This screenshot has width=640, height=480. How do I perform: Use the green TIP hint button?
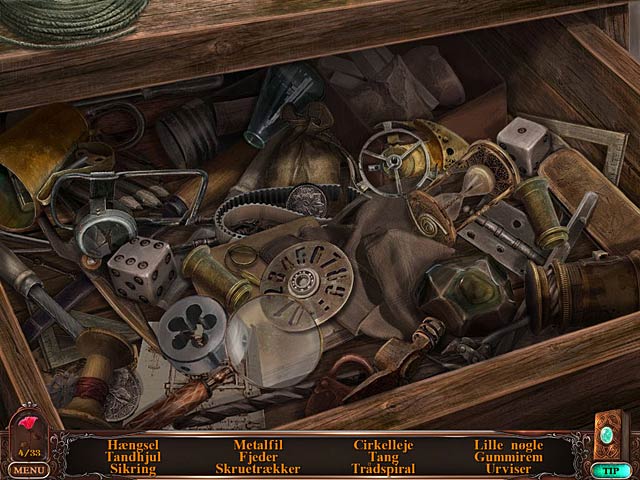coord(608,469)
